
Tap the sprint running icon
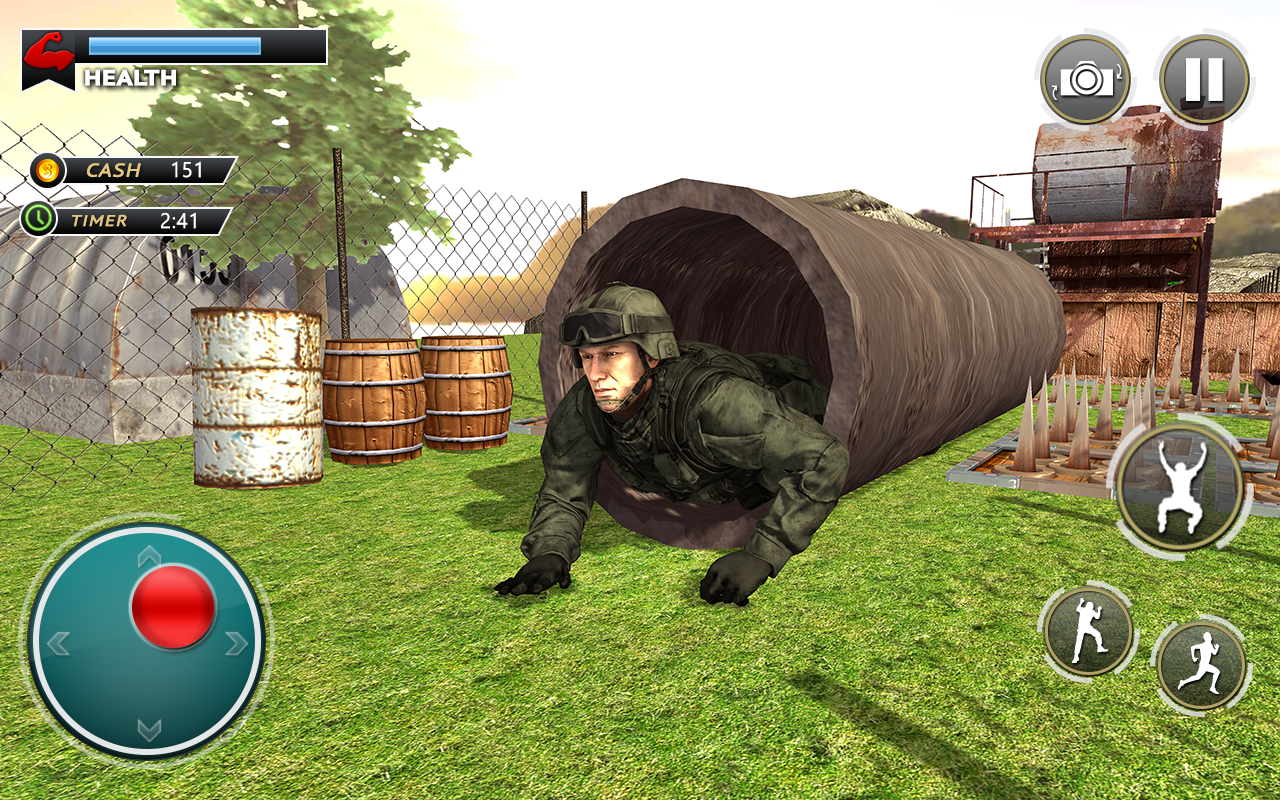[x=1203, y=663]
